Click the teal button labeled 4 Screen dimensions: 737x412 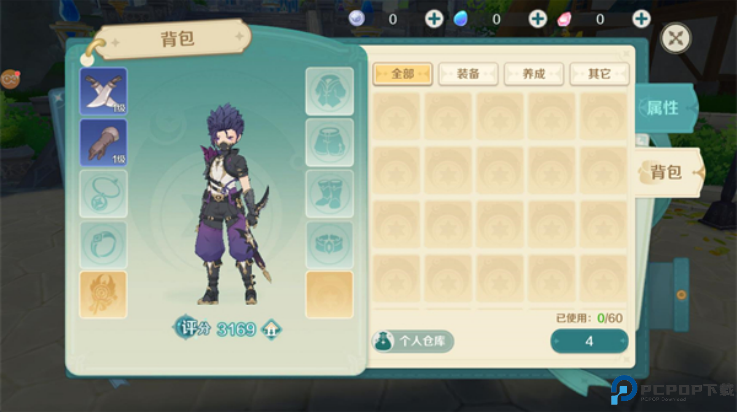[x=589, y=341]
